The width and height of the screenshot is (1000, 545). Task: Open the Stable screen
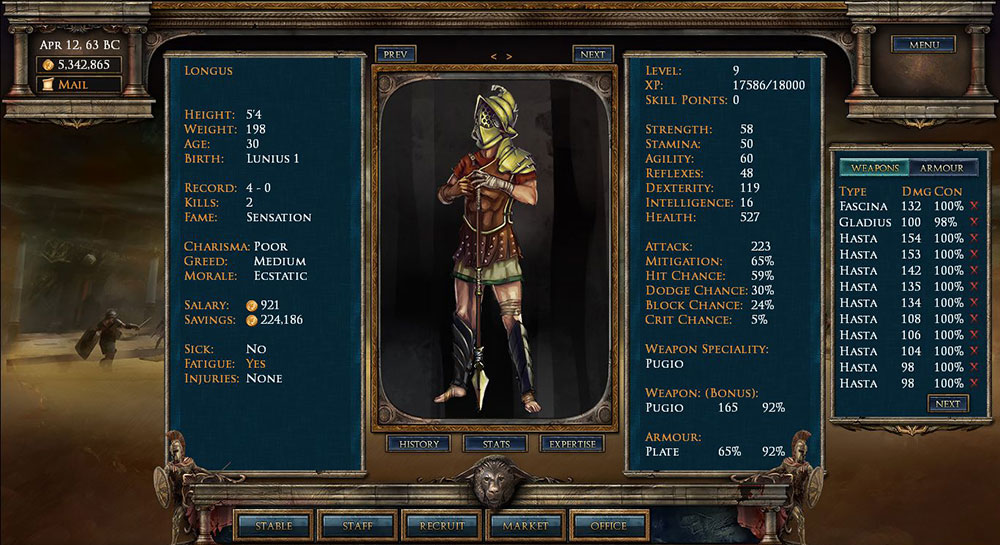pos(273,525)
